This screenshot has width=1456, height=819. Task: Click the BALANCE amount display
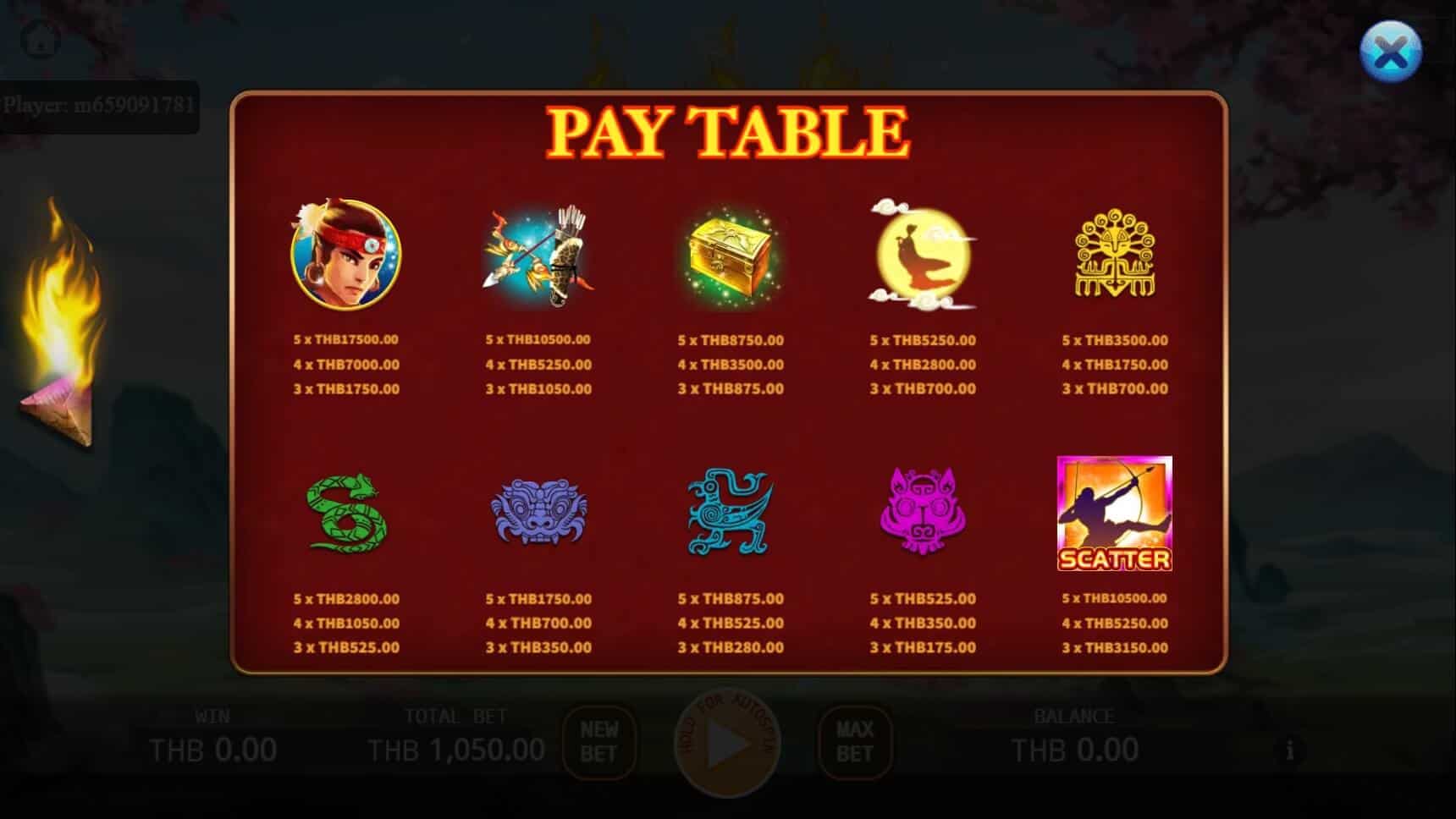coord(1073,748)
